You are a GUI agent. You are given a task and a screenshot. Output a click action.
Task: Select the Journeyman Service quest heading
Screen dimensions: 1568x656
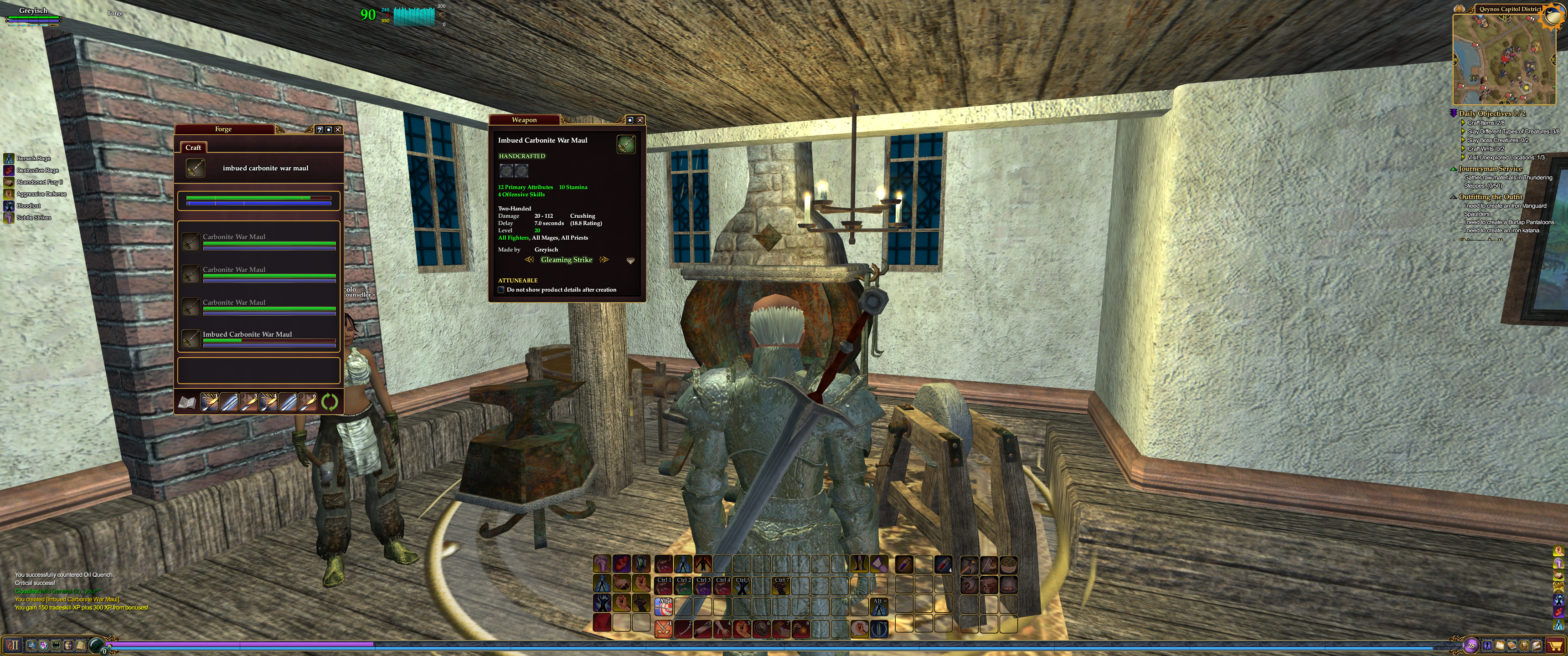coord(1490,169)
